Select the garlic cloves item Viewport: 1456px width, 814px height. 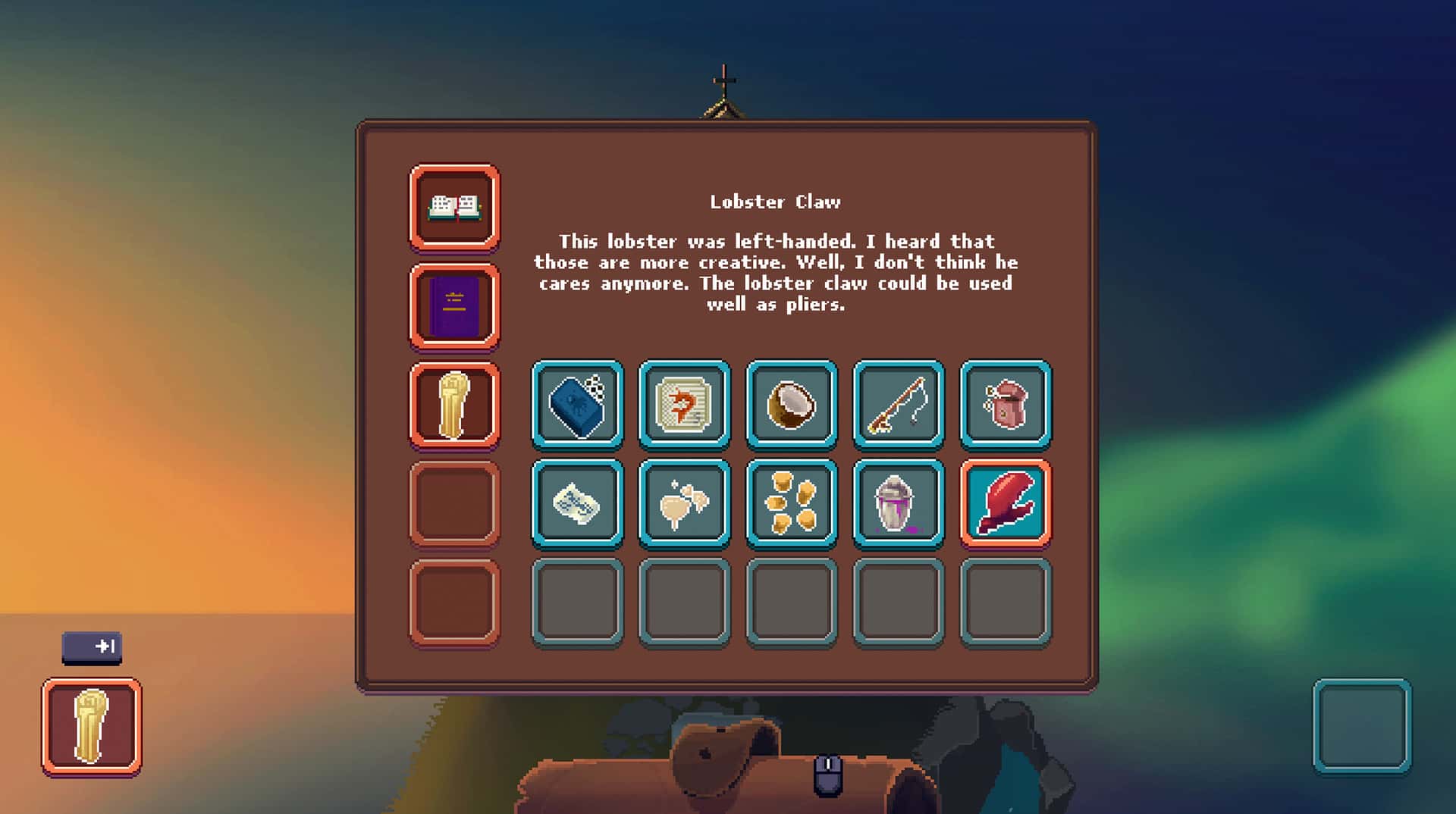point(684,503)
